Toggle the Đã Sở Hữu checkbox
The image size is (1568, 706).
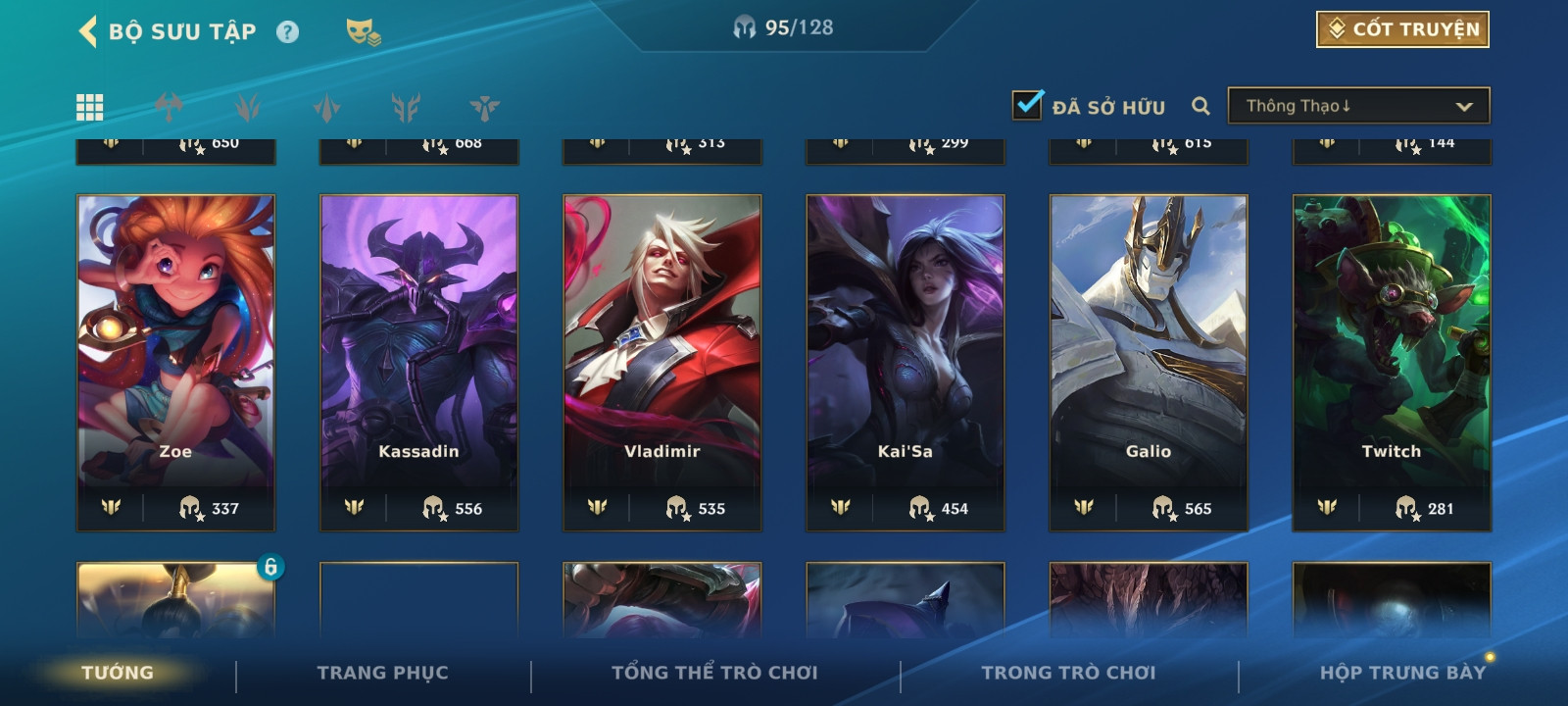point(1027,105)
